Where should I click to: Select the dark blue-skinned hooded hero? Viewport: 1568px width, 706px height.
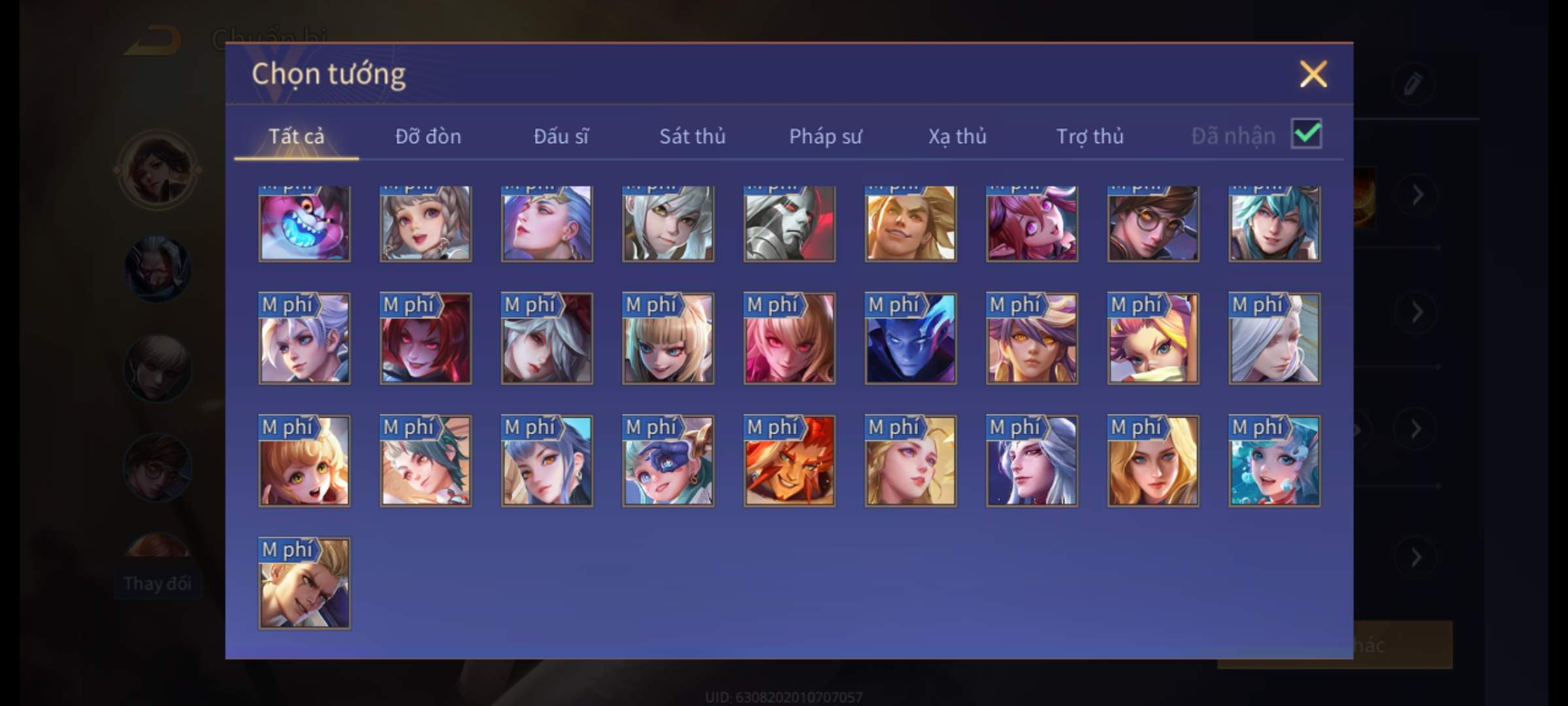pos(911,339)
